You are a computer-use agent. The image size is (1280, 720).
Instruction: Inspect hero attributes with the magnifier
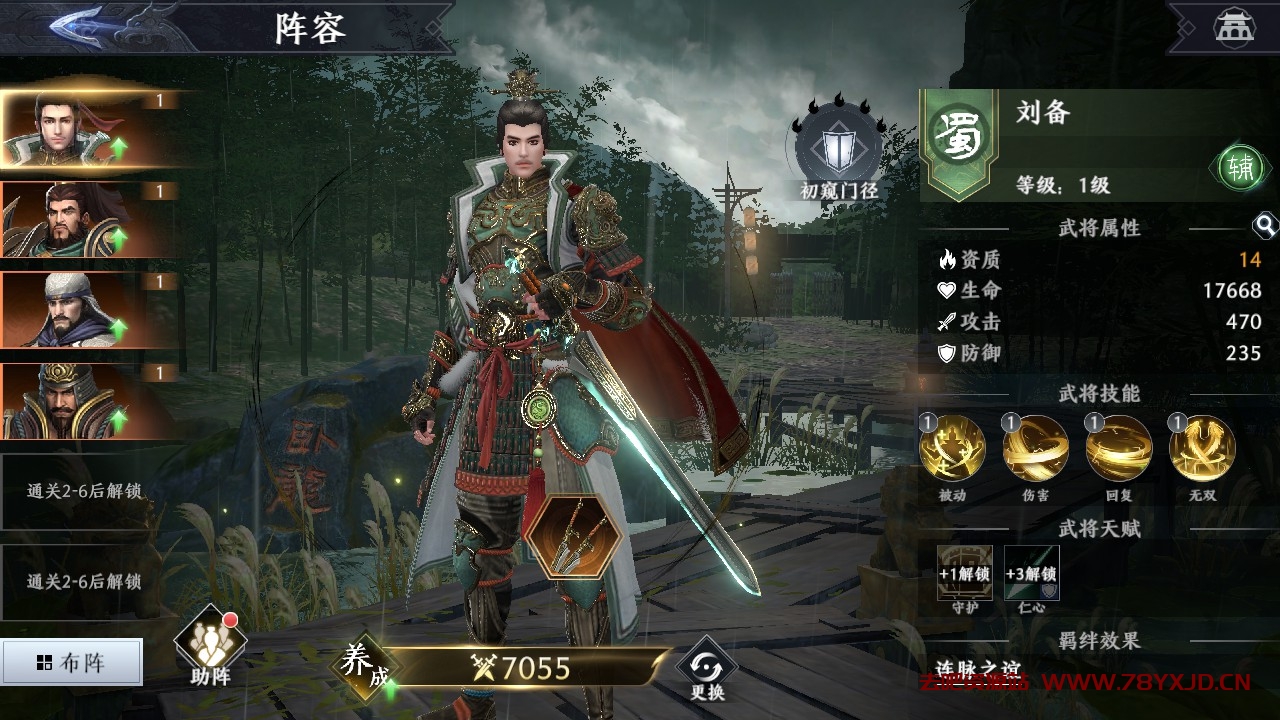[1265, 226]
